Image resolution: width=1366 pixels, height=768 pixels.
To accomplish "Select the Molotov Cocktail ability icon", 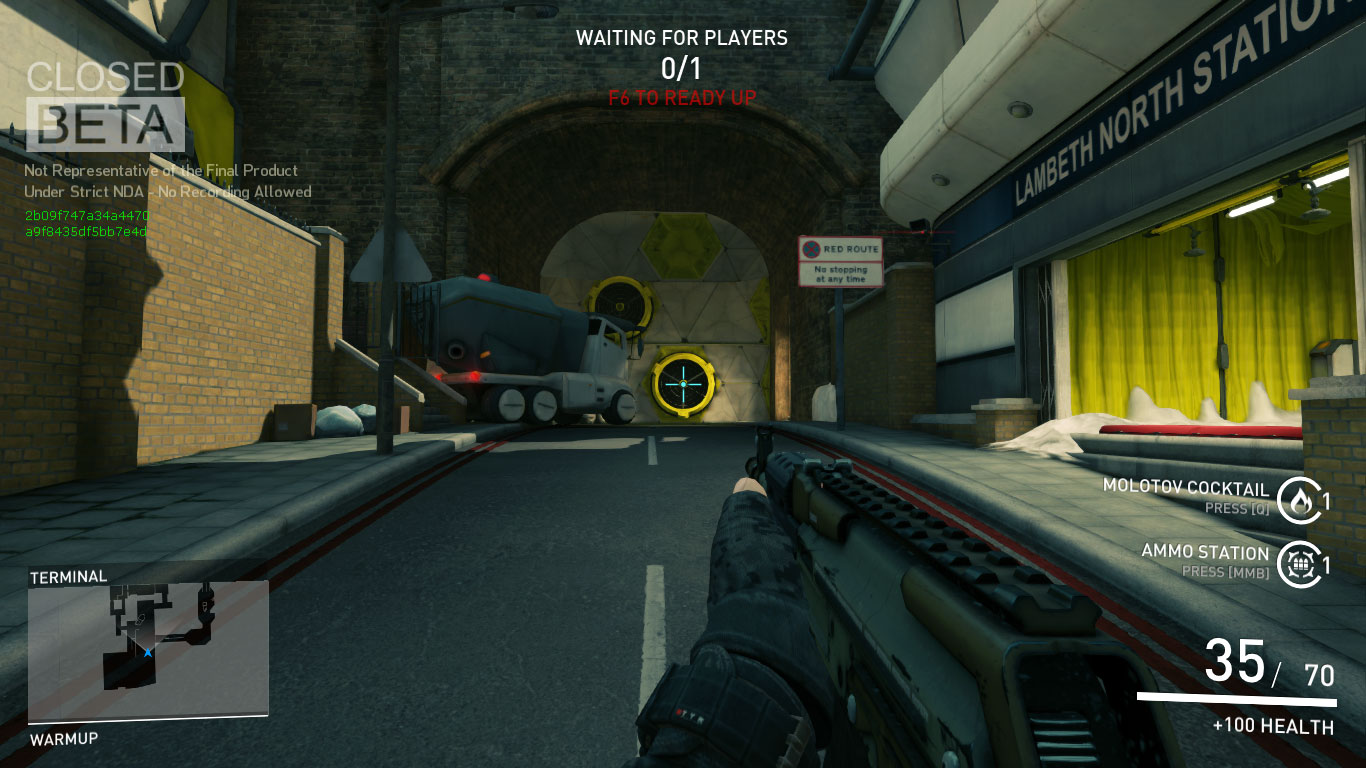I will (1299, 500).
